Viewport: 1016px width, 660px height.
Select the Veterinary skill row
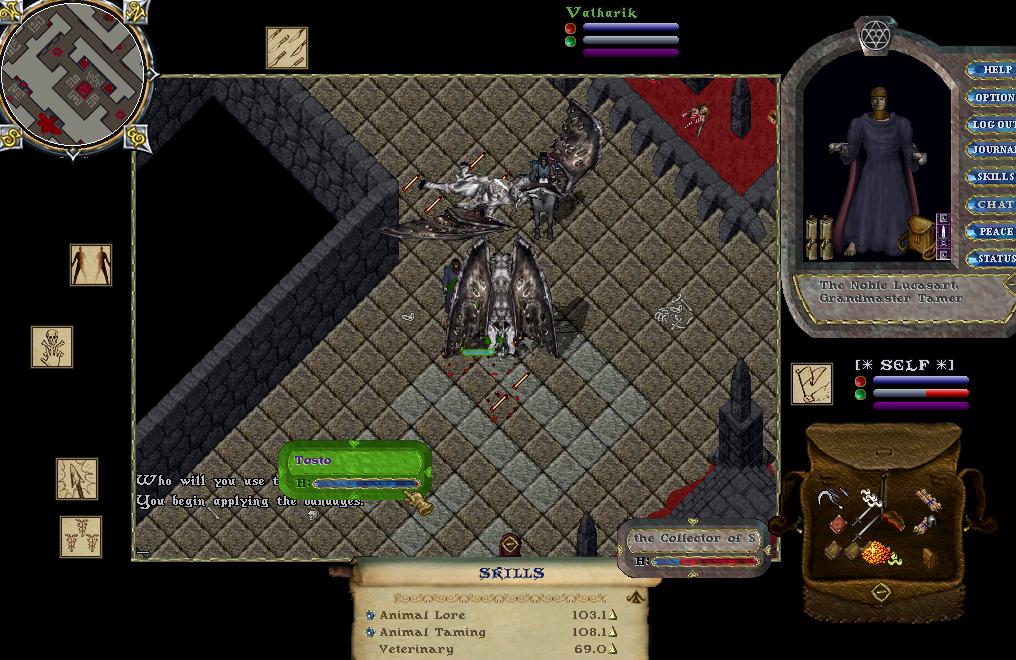416,649
